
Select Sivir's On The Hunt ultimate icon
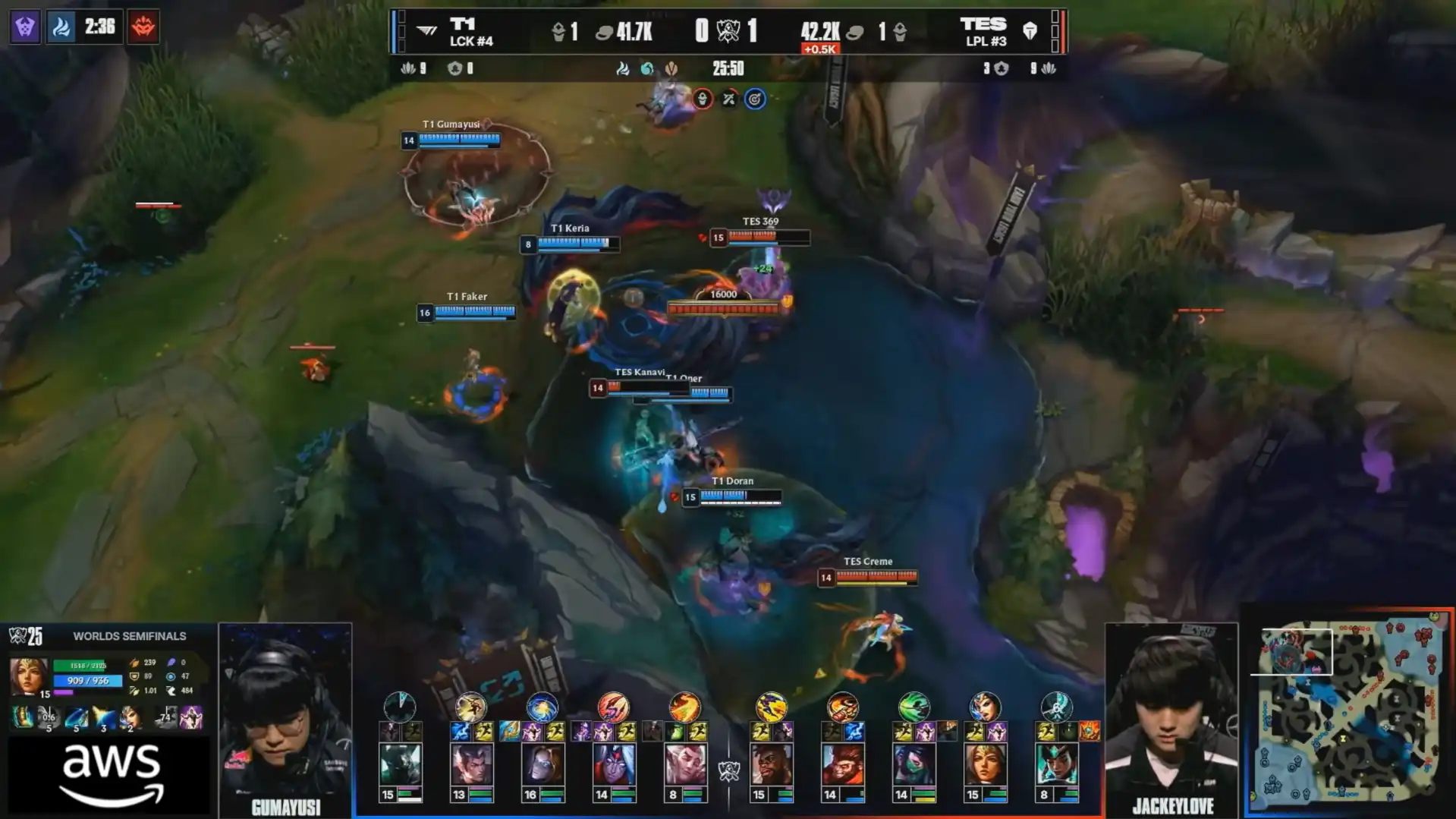click(130, 717)
